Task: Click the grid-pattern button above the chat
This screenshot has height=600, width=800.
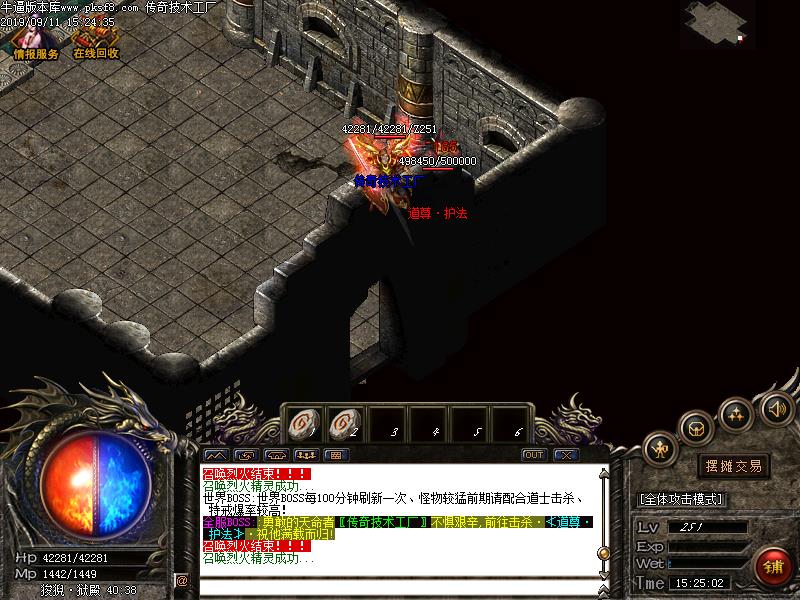Action: [335, 455]
